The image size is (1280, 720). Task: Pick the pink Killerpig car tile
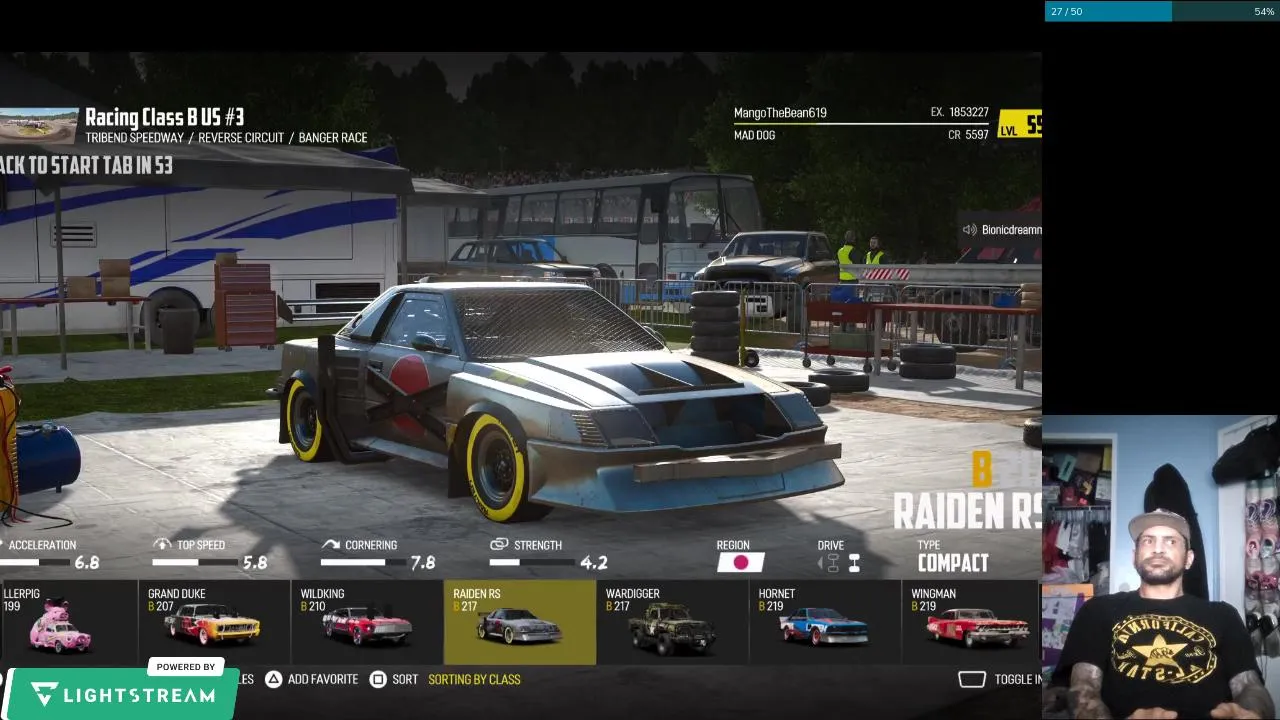62,622
